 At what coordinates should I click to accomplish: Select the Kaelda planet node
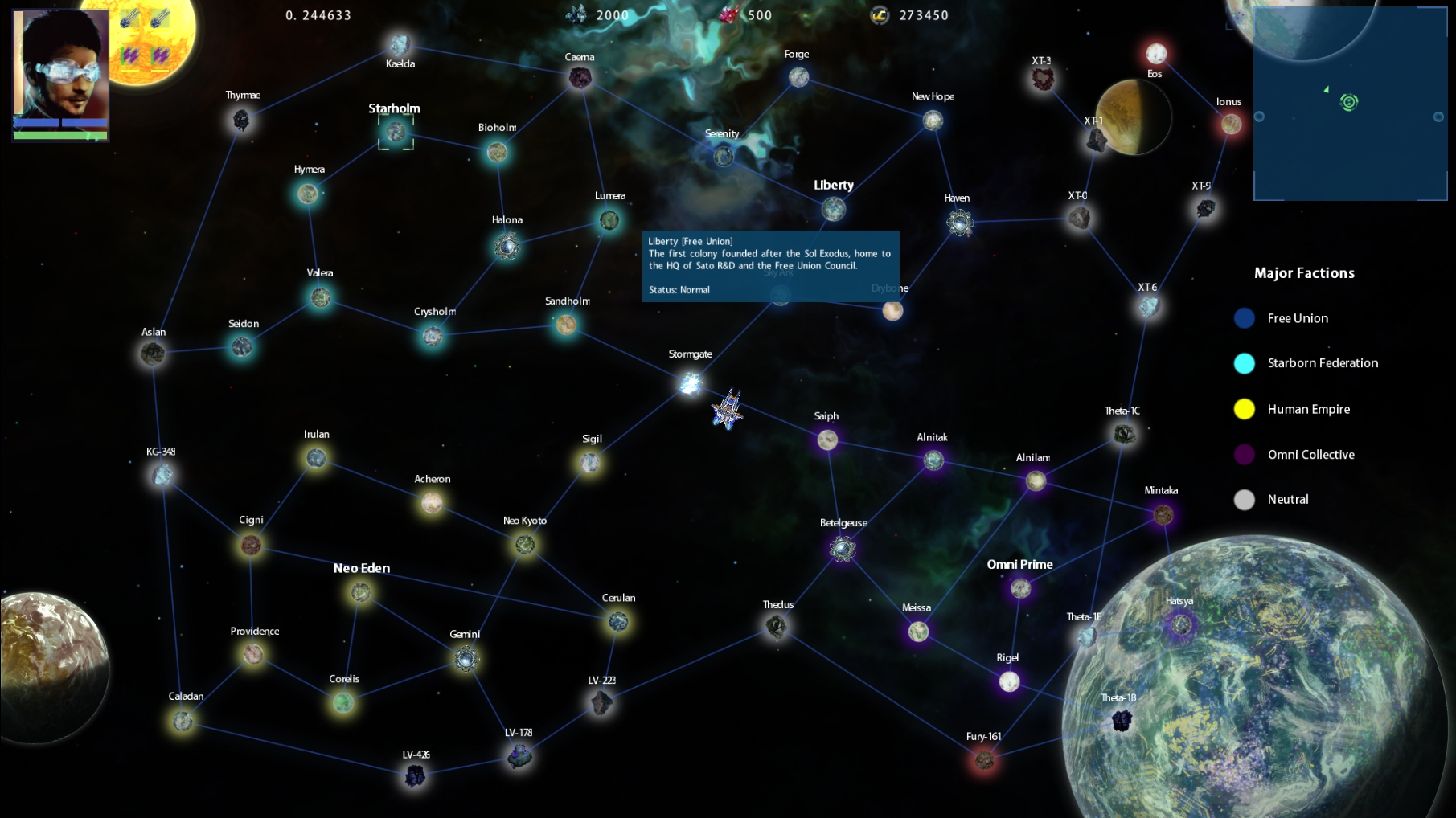(400, 45)
